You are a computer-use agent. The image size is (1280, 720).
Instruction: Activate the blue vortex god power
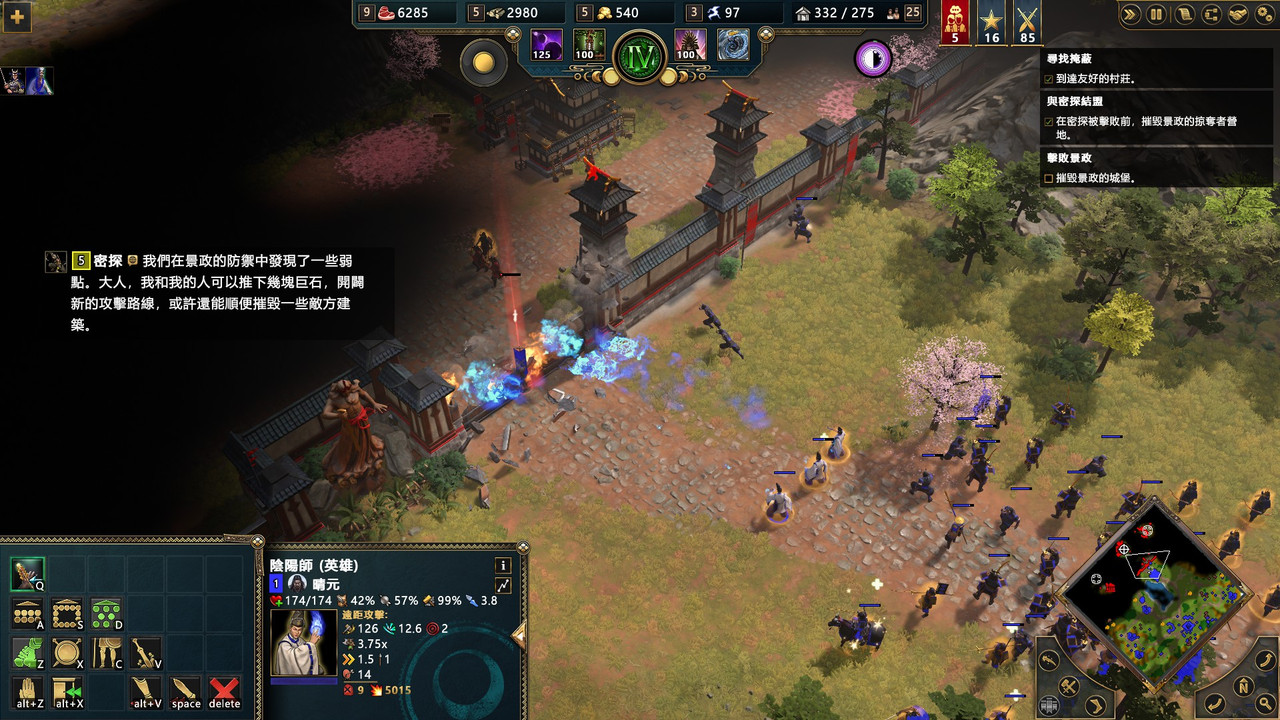[733, 45]
